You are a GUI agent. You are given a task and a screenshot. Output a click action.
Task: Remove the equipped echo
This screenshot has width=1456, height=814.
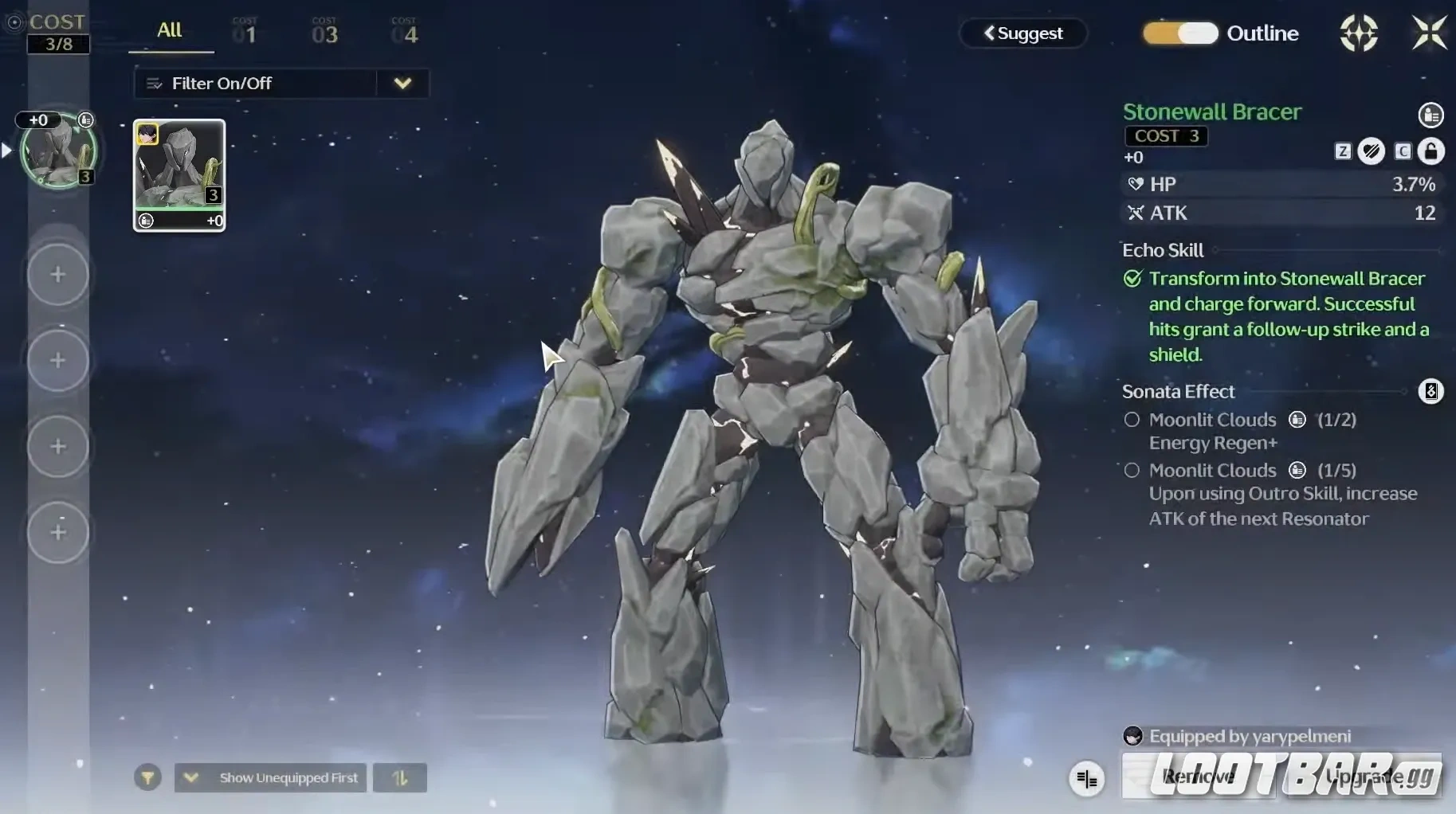coord(1198,777)
